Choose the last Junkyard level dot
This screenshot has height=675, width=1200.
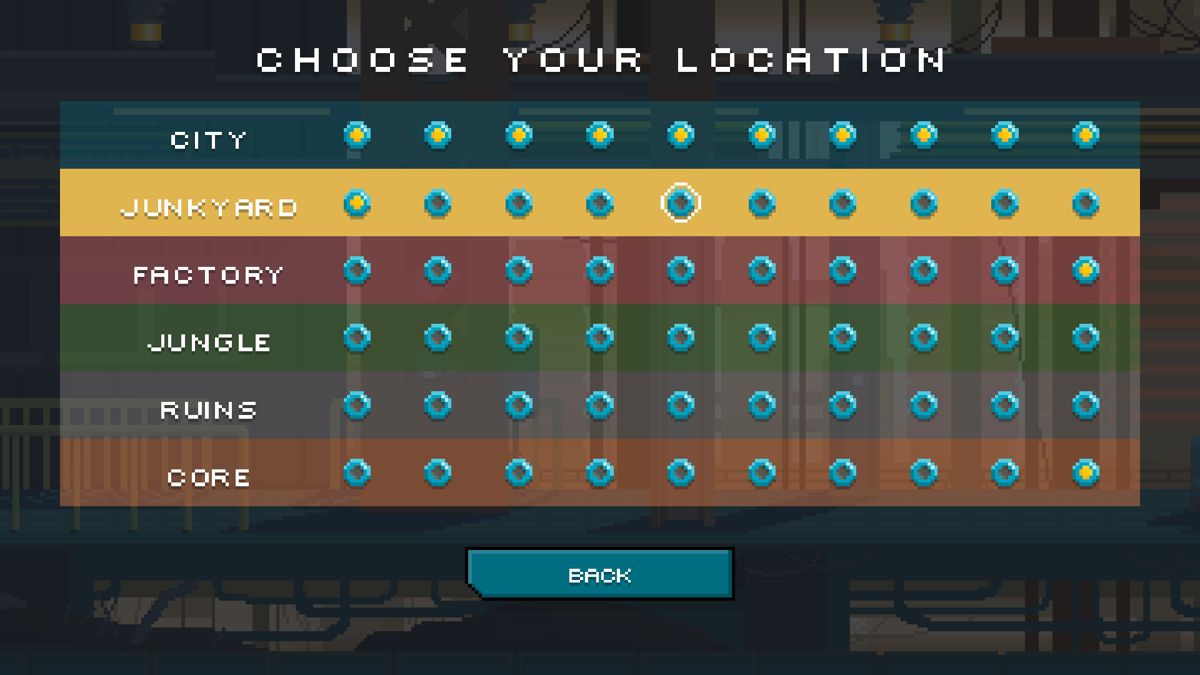[1085, 203]
